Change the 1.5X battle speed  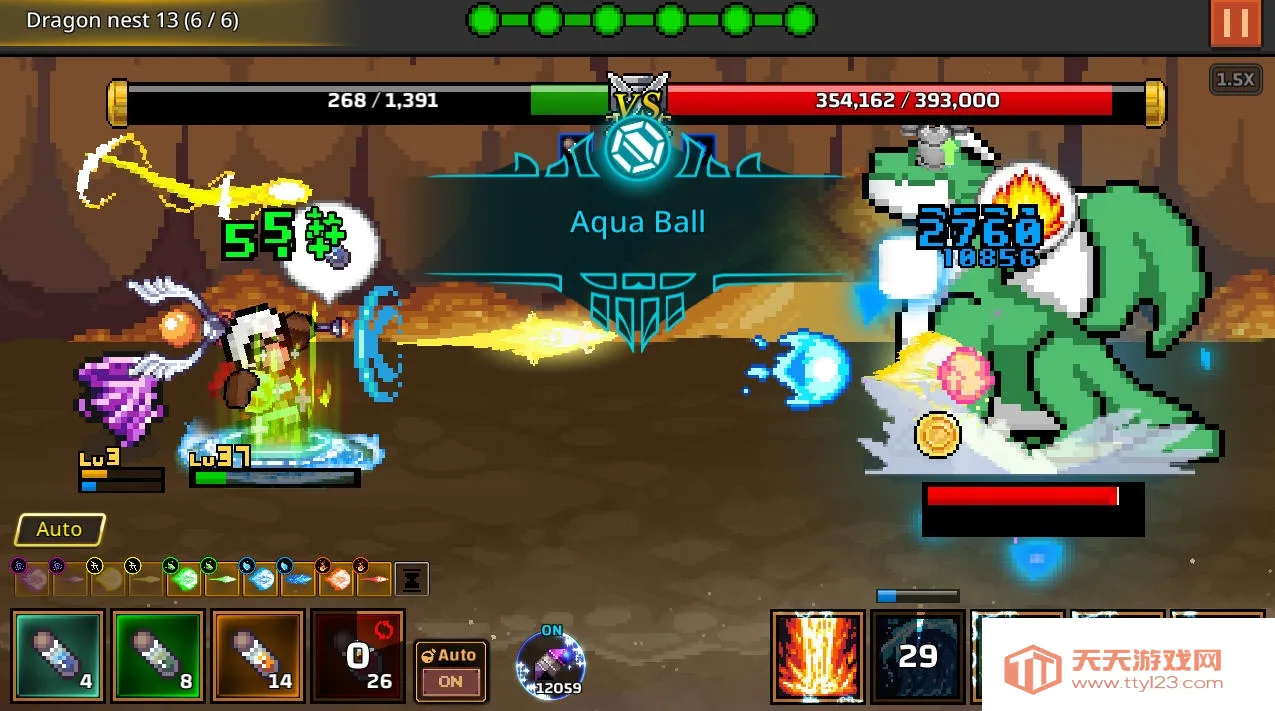[1234, 79]
